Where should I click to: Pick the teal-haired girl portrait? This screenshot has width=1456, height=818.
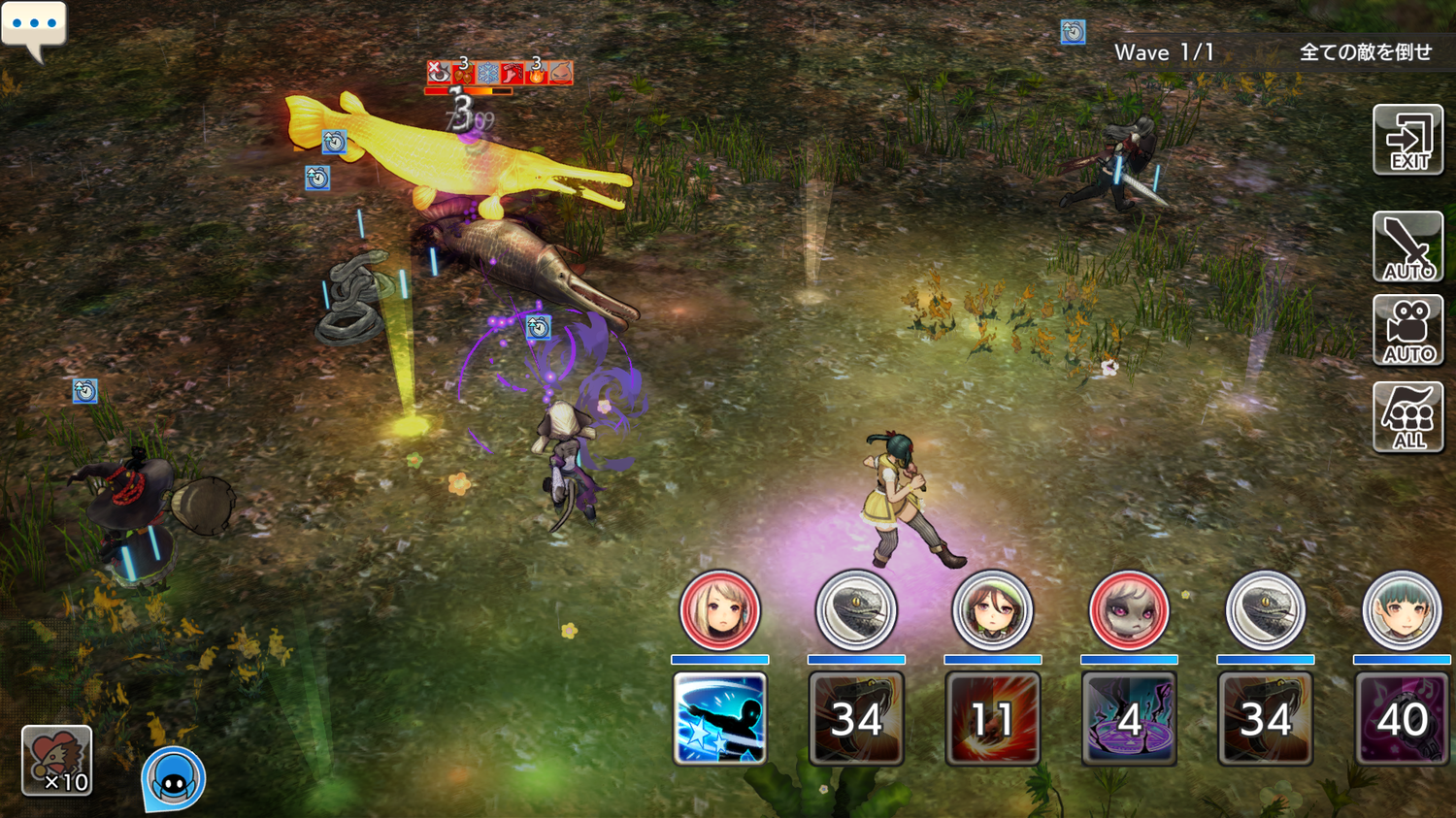(x=1402, y=610)
